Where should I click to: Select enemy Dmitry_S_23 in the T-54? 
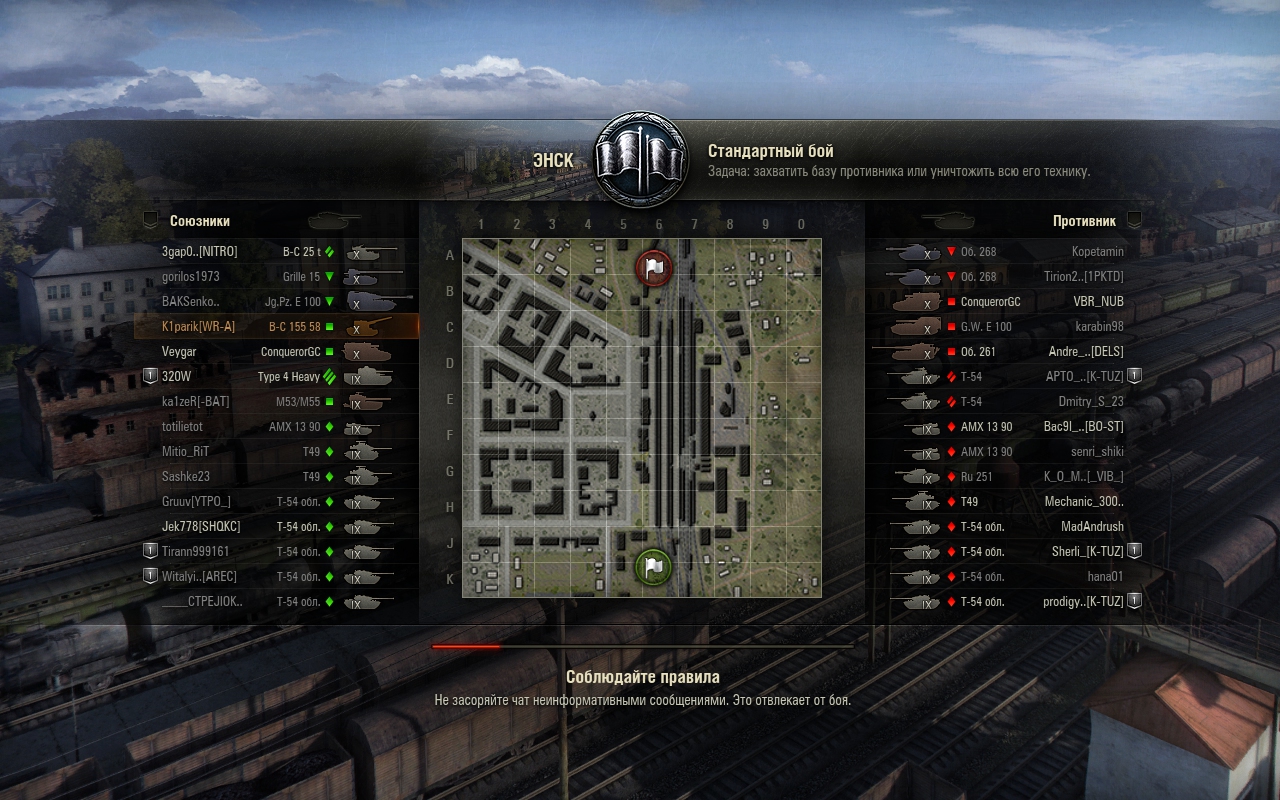click(1005, 402)
